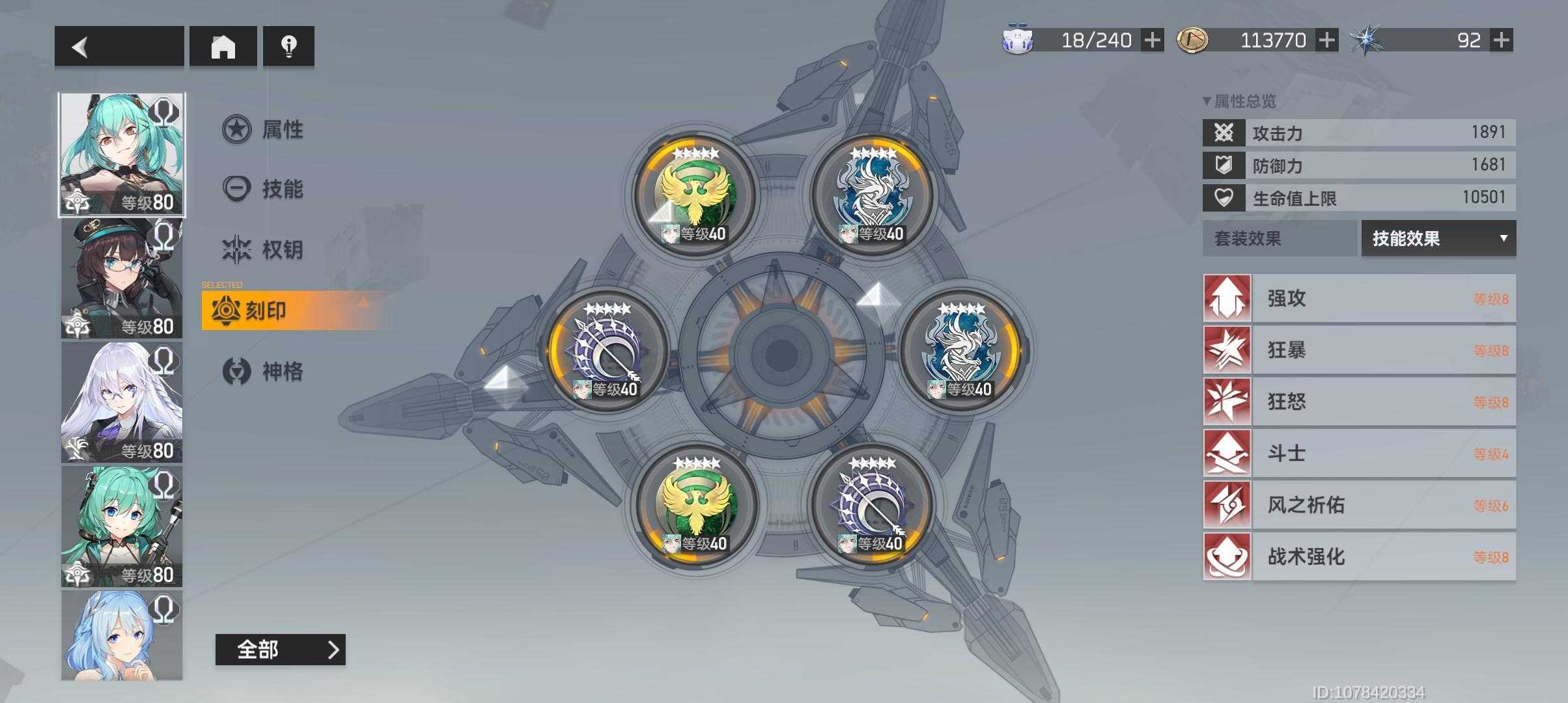Click the plus beside the 92 crystal count
The height and width of the screenshot is (703, 1568).
tap(1501, 40)
